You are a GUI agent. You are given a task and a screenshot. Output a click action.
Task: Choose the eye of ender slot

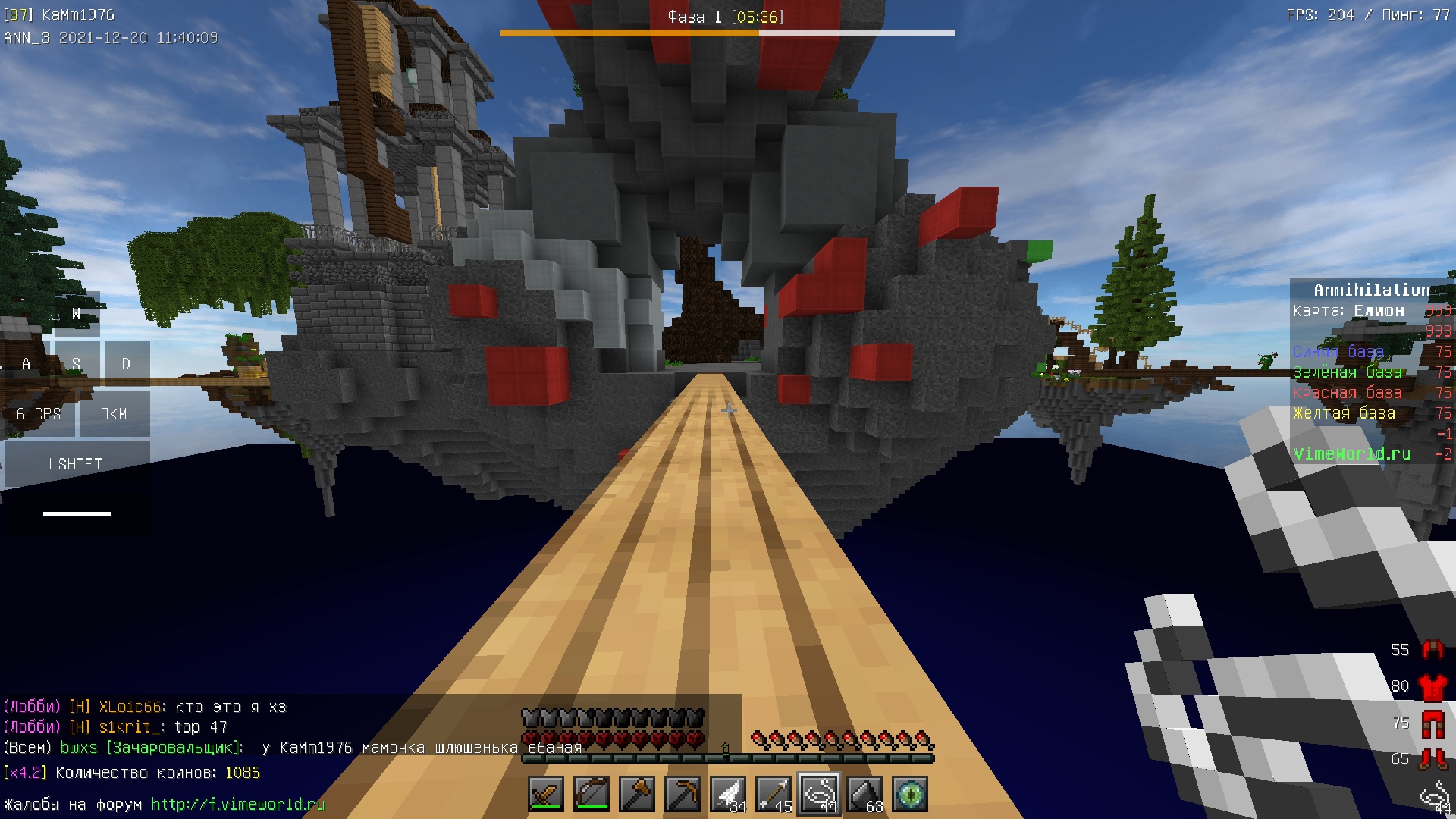[910, 794]
